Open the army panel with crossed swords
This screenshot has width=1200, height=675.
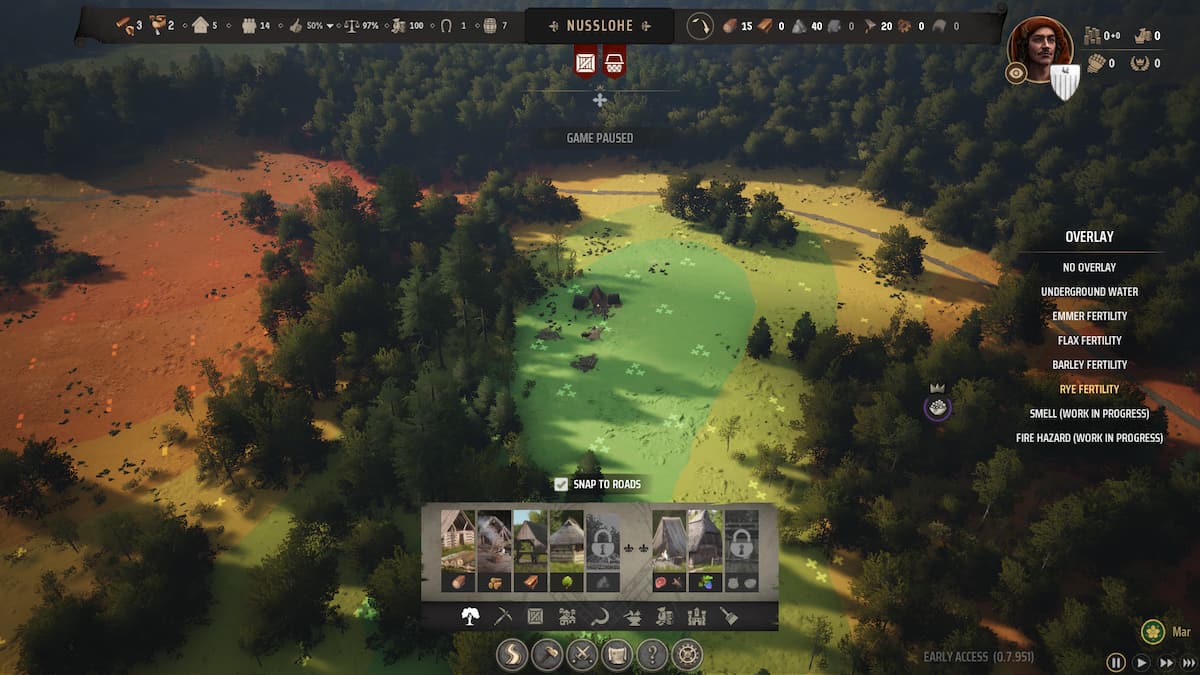click(x=582, y=656)
